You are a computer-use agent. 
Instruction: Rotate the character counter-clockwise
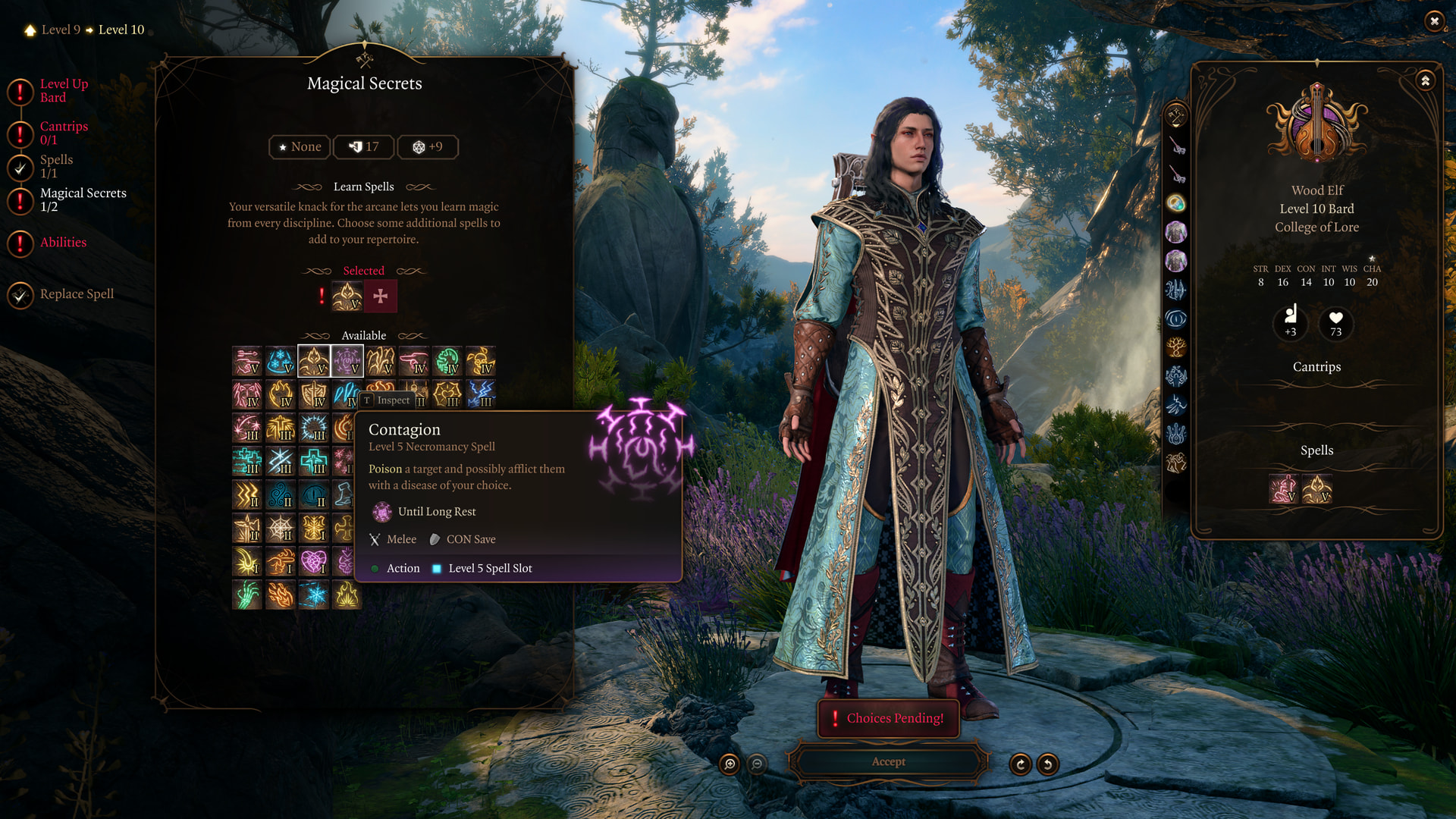pyautogui.click(x=1048, y=764)
